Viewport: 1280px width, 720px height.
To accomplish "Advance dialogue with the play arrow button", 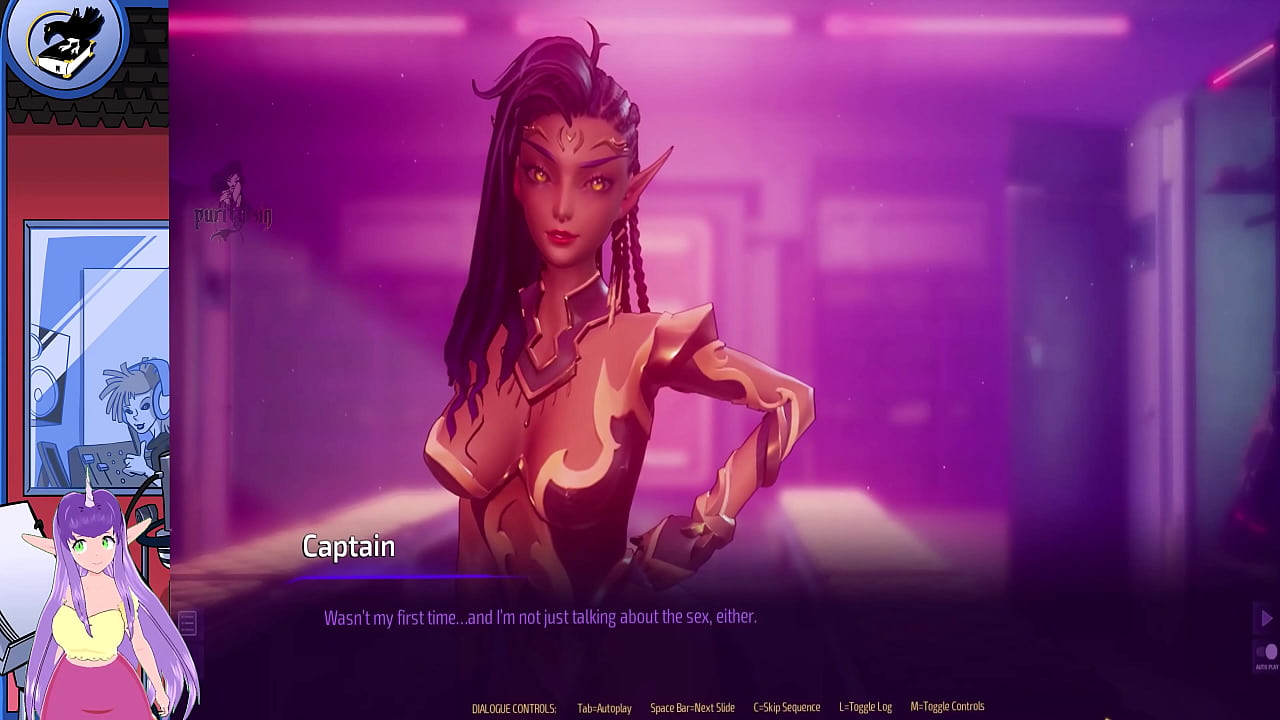I will (1266, 619).
